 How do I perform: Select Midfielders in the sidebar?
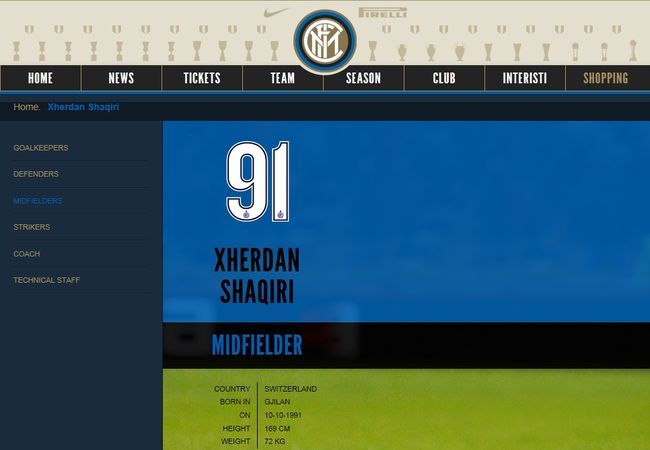tap(38, 201)
